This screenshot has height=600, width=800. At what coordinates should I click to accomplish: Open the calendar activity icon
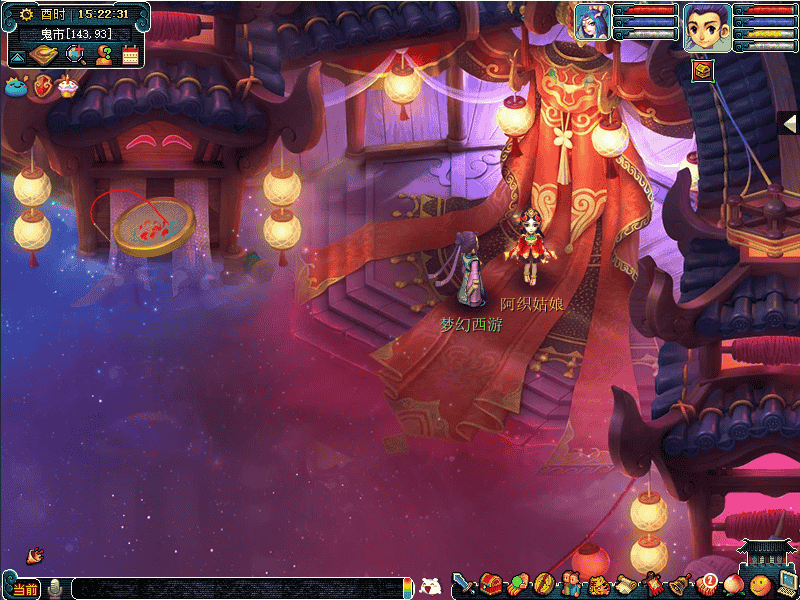[130, 55]
